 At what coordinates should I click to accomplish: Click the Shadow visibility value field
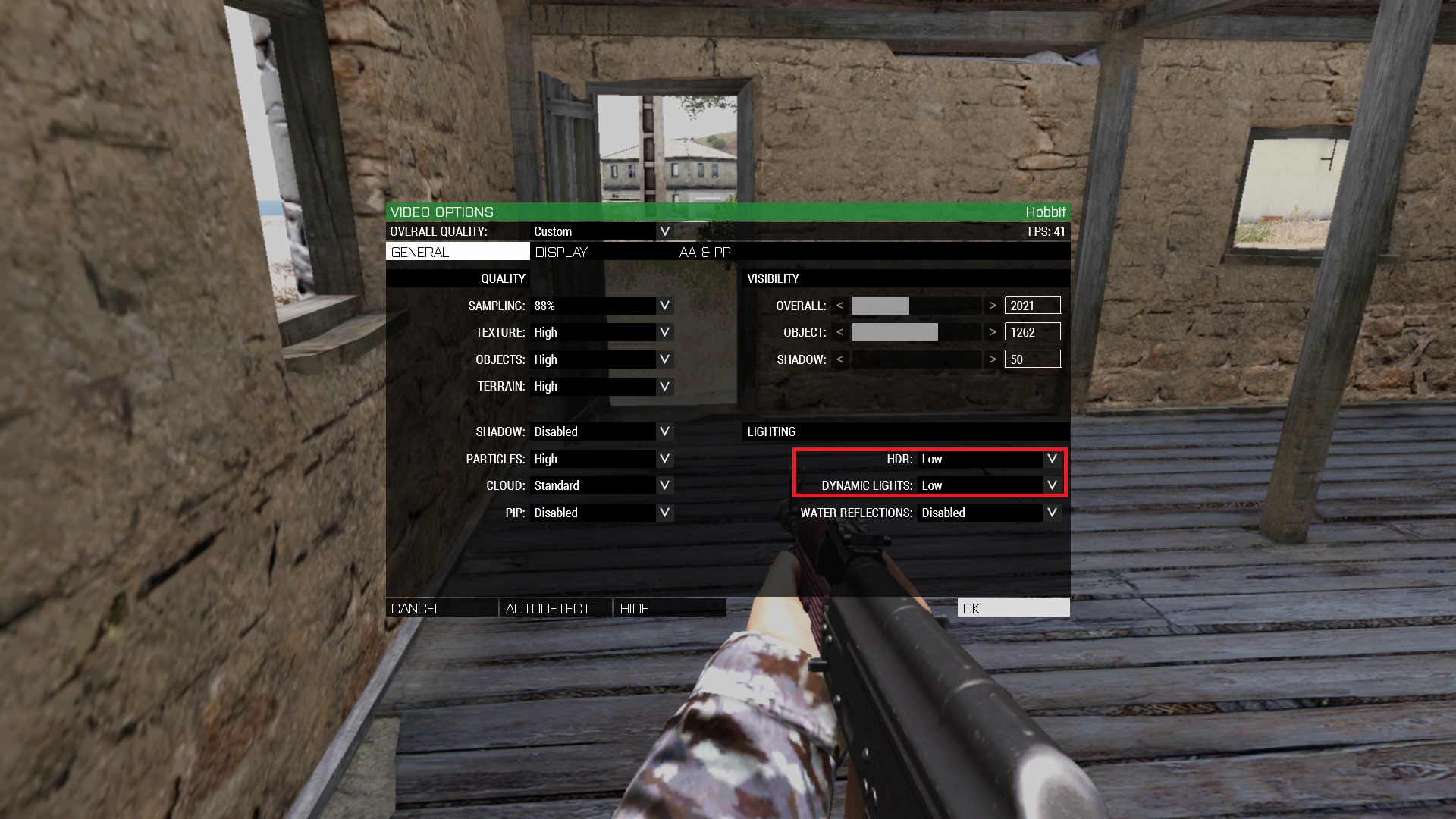pyautogui.click(x=1032, y=359)
